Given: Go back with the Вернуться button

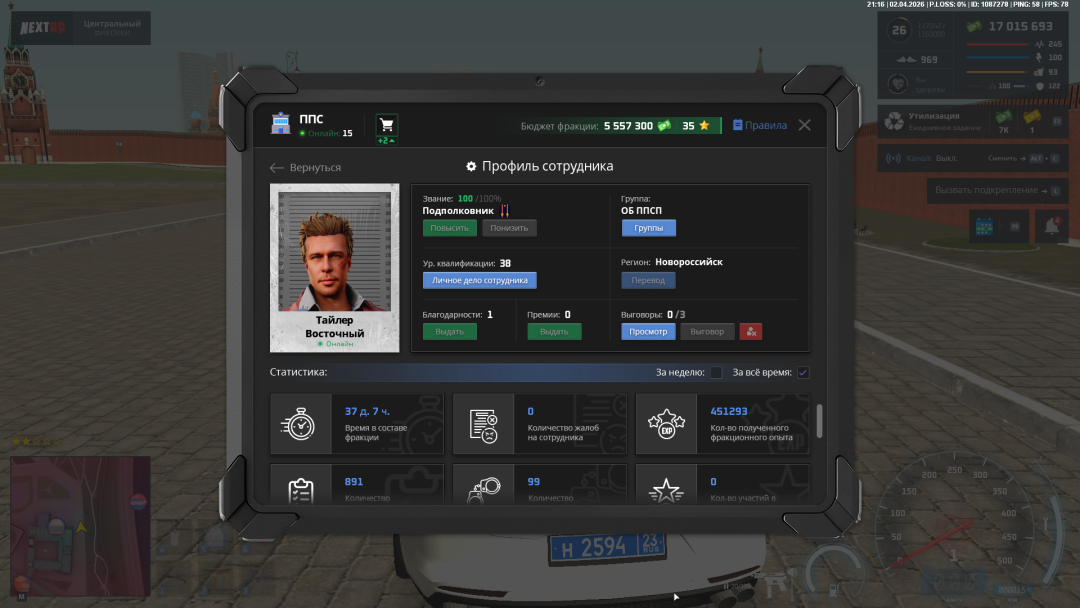Looking at the screenshot, I should coord(306,168).
